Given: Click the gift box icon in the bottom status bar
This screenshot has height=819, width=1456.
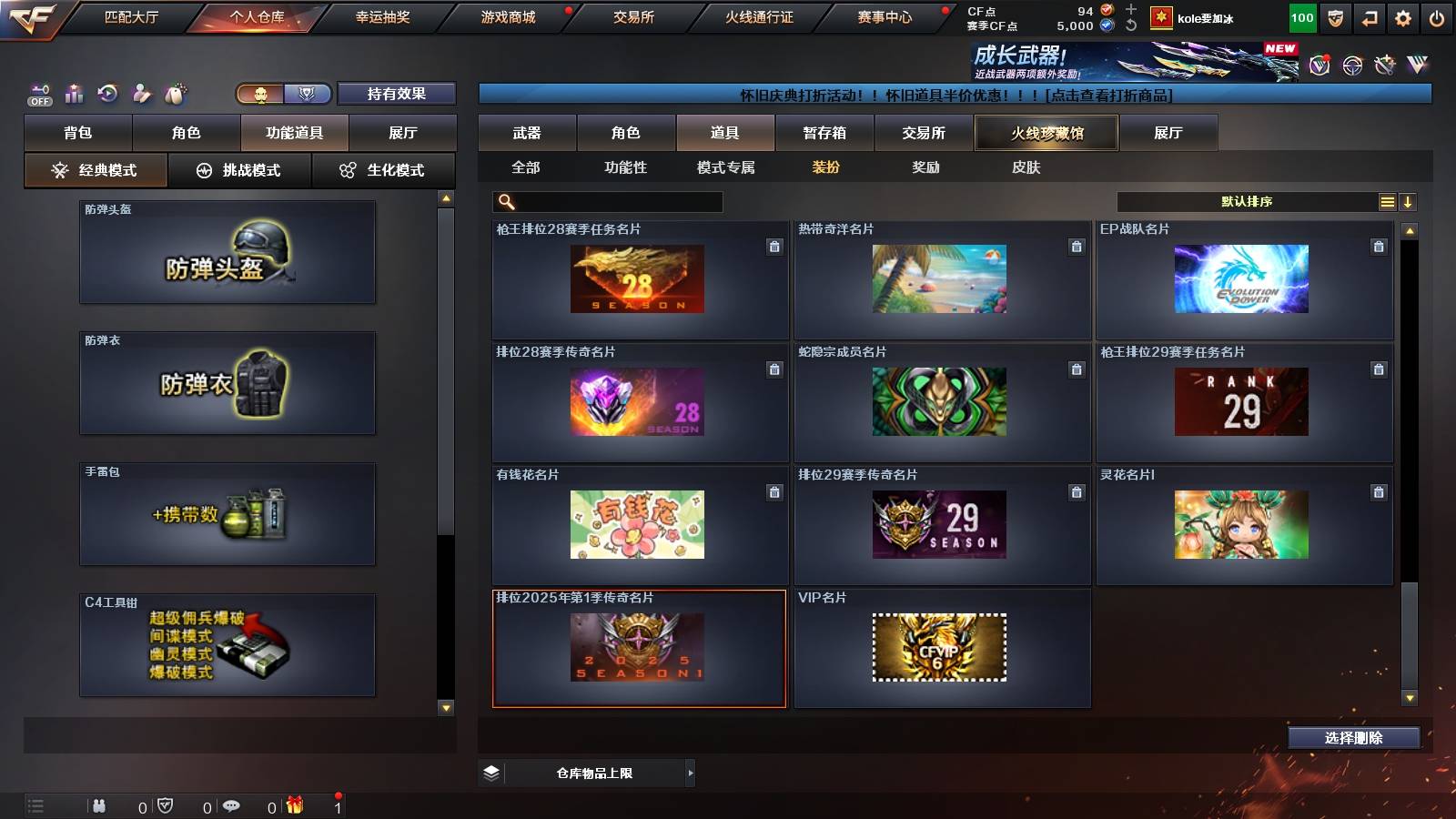Looking at the screenshot, I should tap(293, 806).
